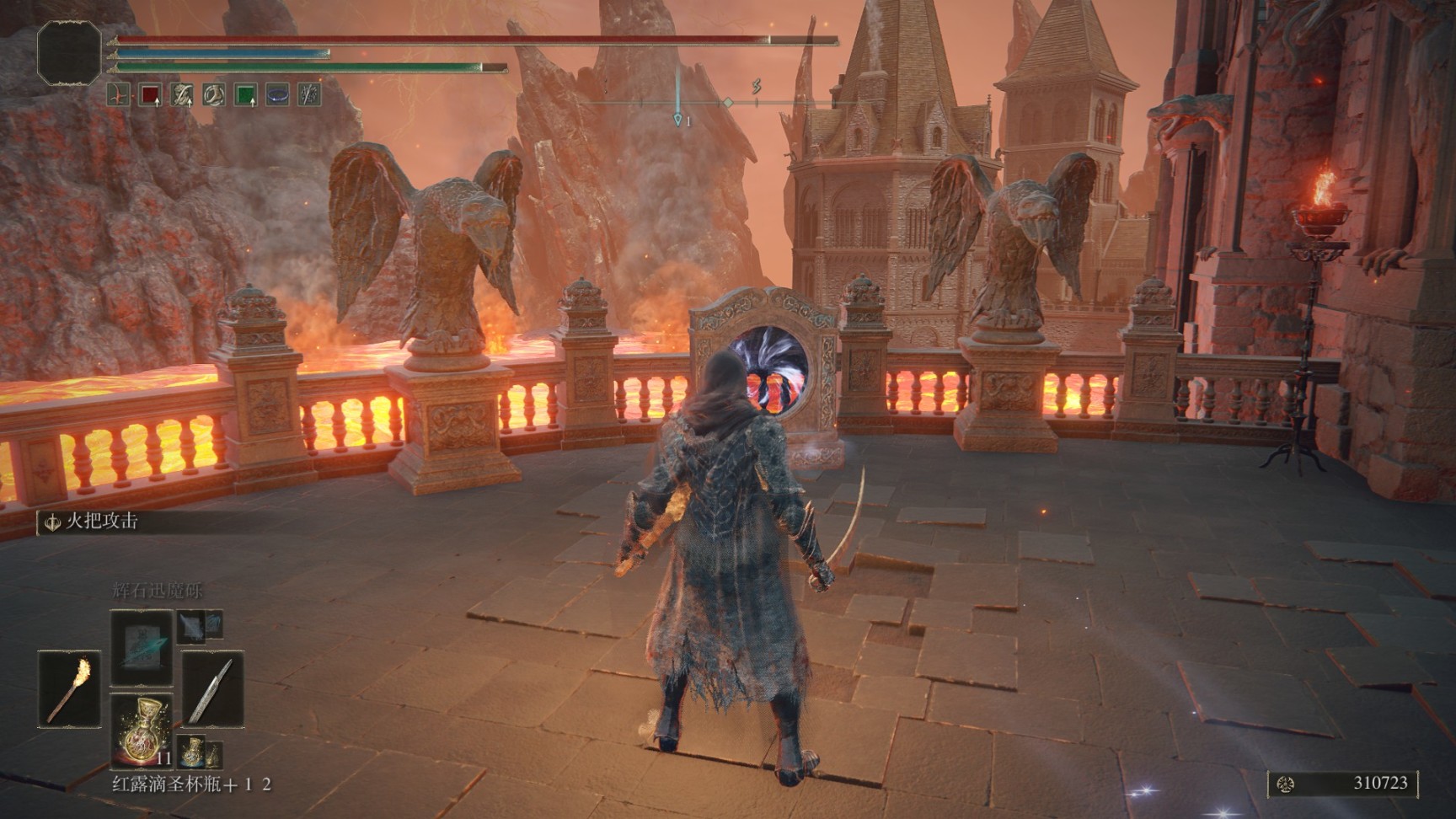Inspect the blue ring status icon
Image resolution: width=1456 pixels, height=819 pixels.
277,95
